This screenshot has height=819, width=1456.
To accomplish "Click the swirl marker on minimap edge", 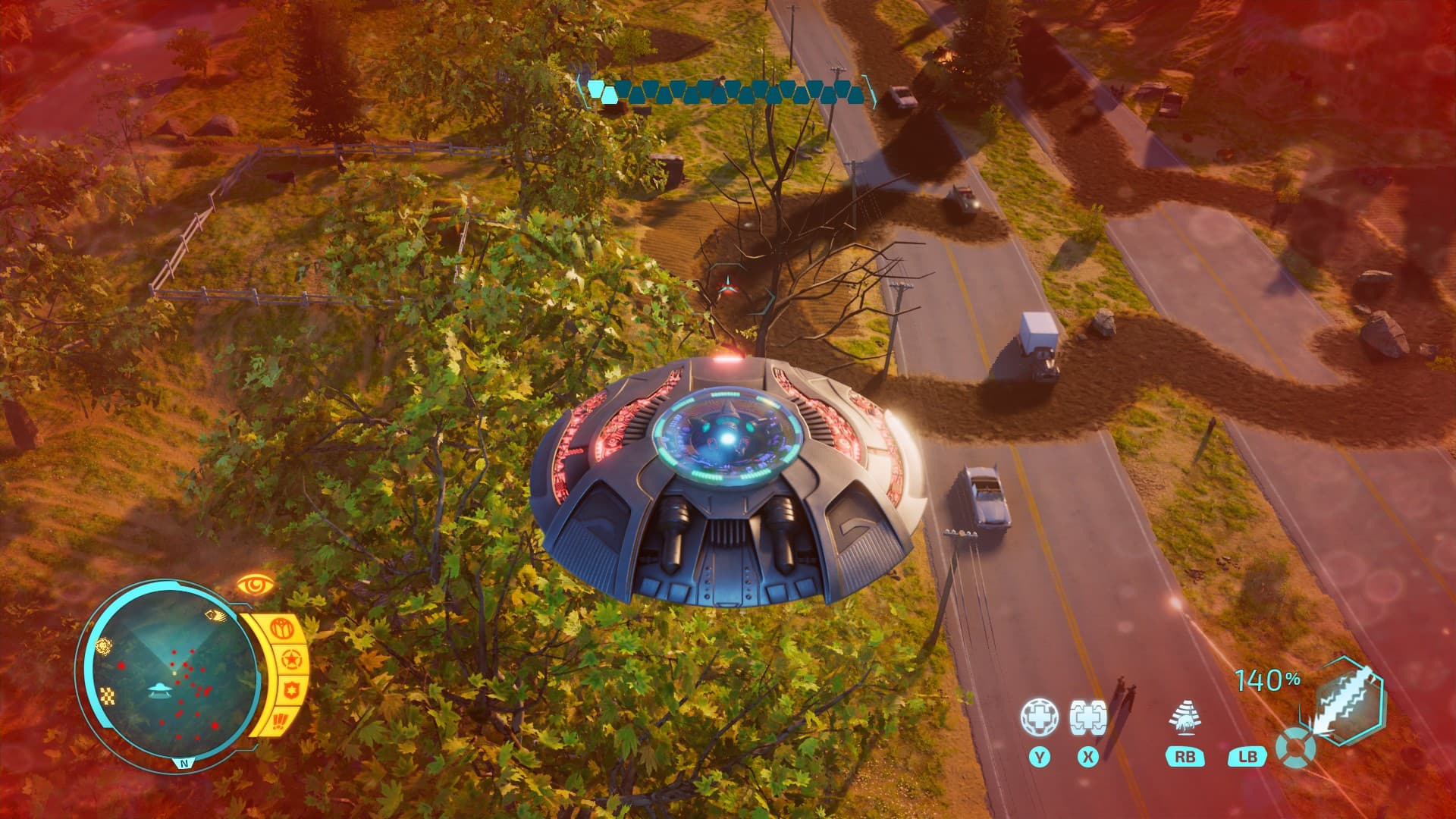I will coord(104,645).
